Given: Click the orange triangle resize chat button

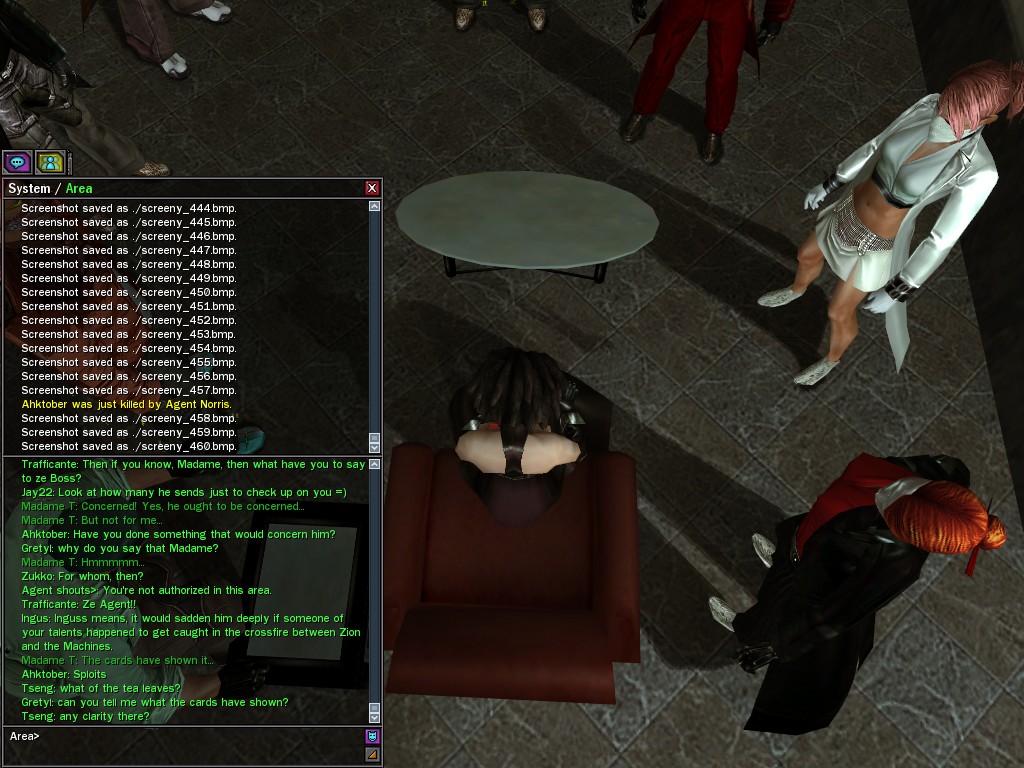Looking at the screenshot, I should [x=372, y=755].
